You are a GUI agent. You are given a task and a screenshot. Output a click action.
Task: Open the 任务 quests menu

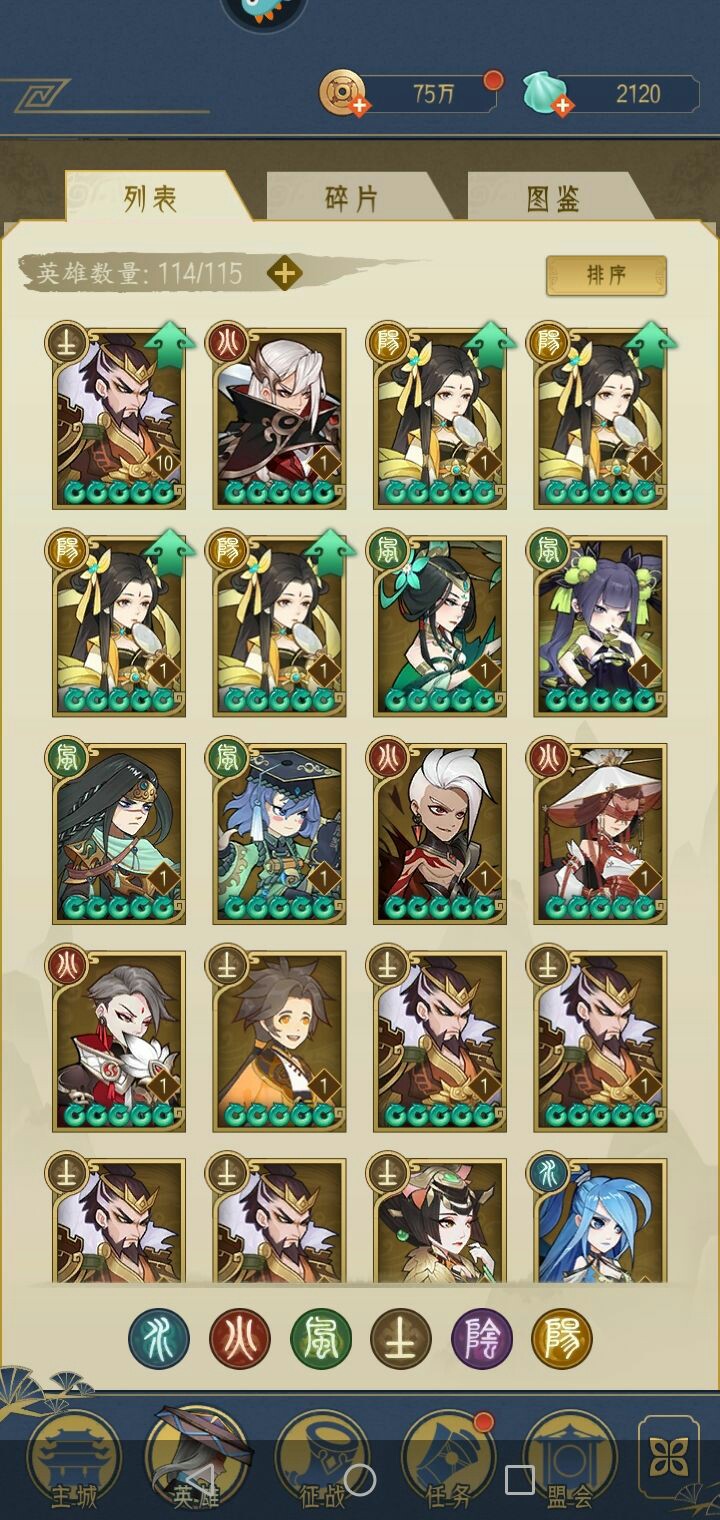coord(448,1460)
